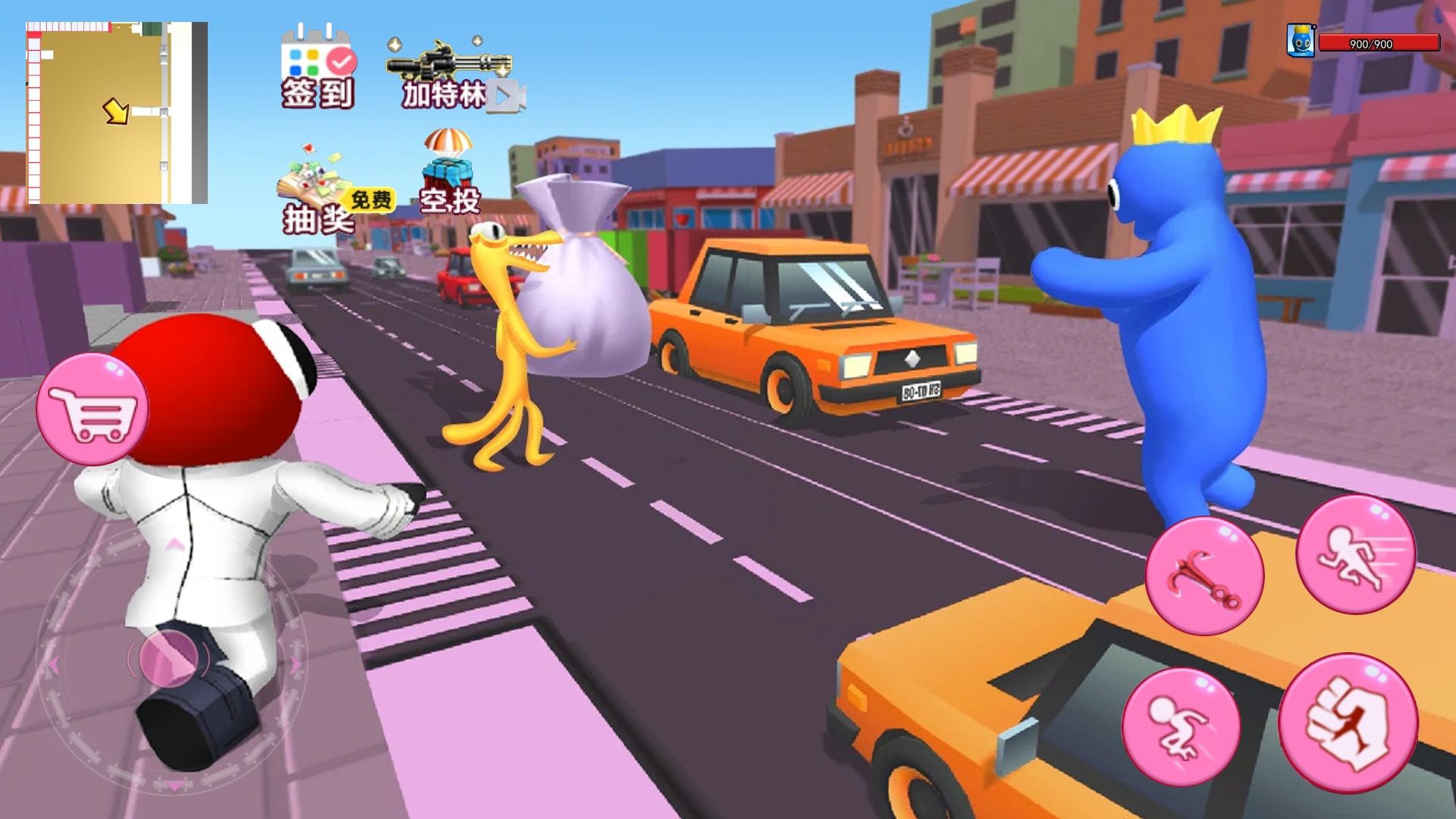Activate the grappling hook ability
This screenshot has width=1456, height=819.
pos(1203,576)
